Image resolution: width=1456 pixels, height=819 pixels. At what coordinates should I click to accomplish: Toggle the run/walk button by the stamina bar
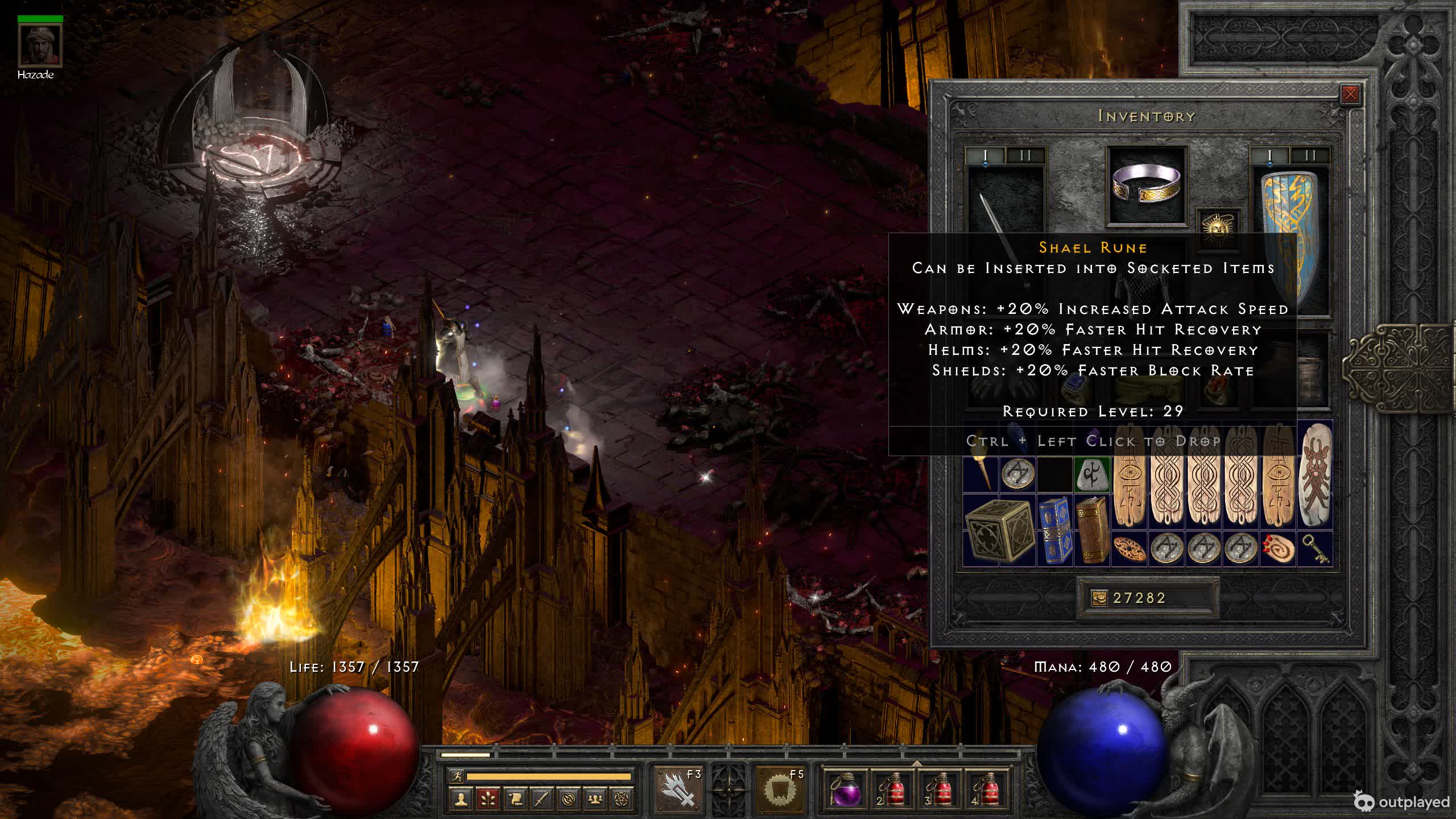click(456, 776)
